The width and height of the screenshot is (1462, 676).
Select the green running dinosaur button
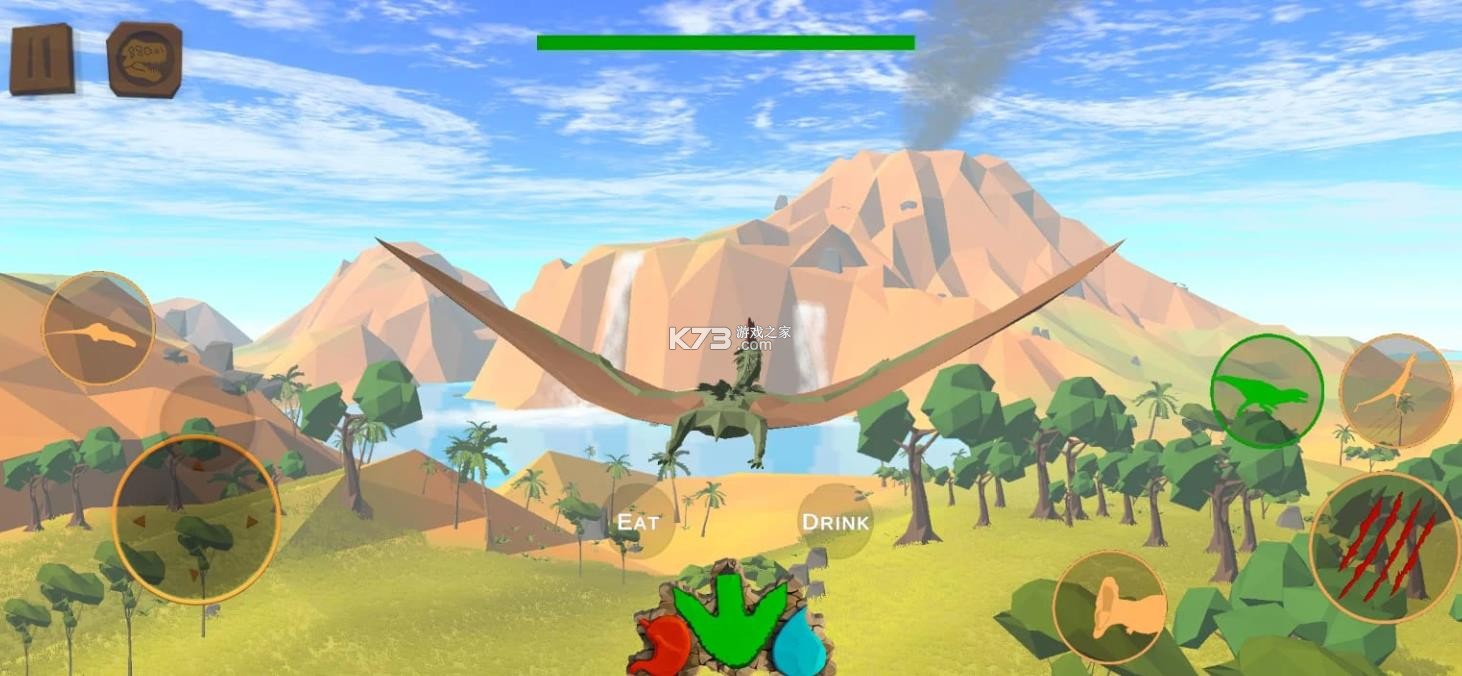pos(1266,391)
